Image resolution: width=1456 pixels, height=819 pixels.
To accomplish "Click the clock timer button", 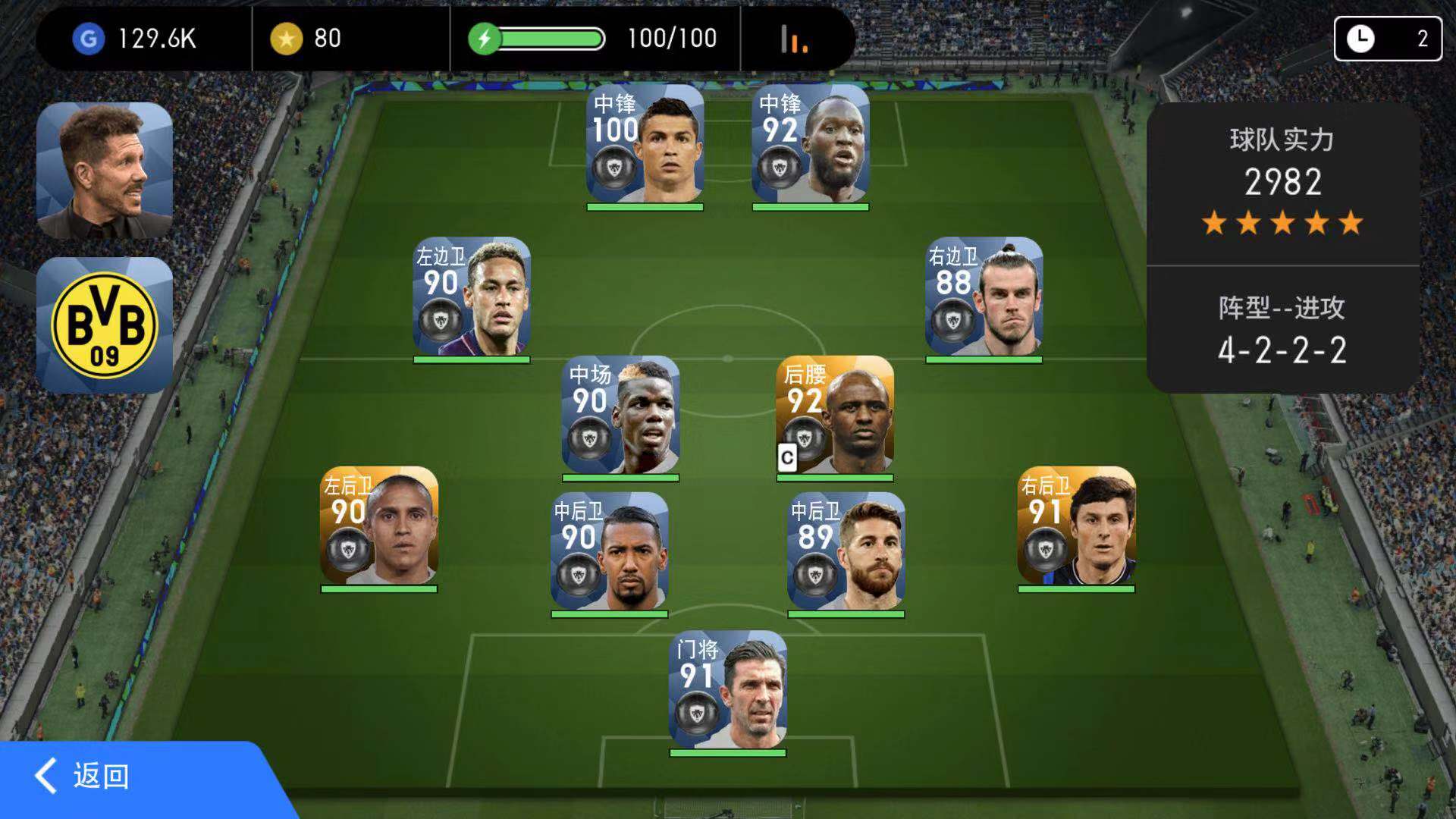I will 1388,39.
